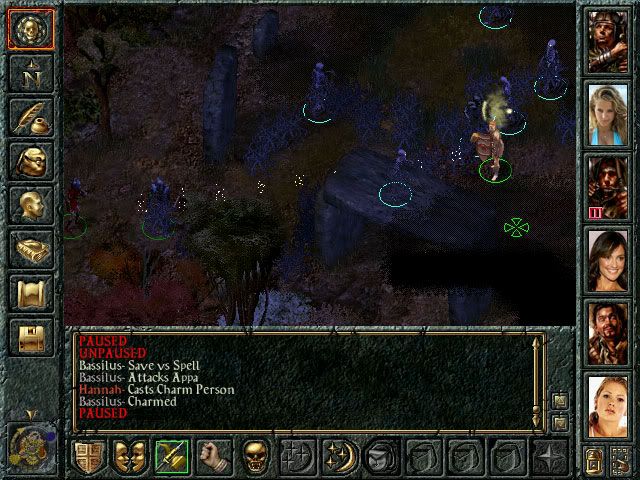Open the area map compass button
Viewport: 640px width, 480px height.
(x=30, y=72)
